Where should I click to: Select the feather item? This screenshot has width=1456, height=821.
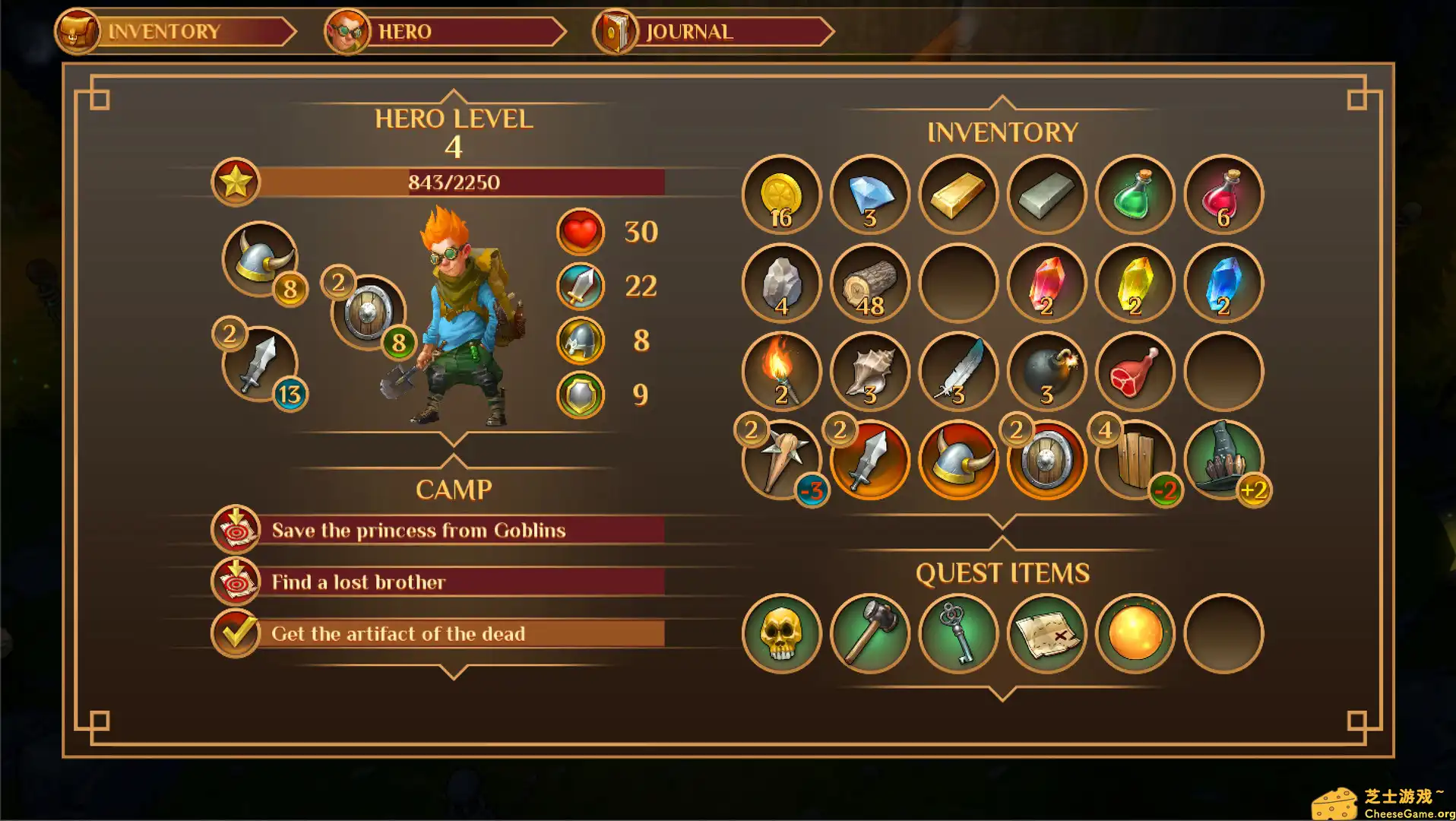click(x=957, y=372)
